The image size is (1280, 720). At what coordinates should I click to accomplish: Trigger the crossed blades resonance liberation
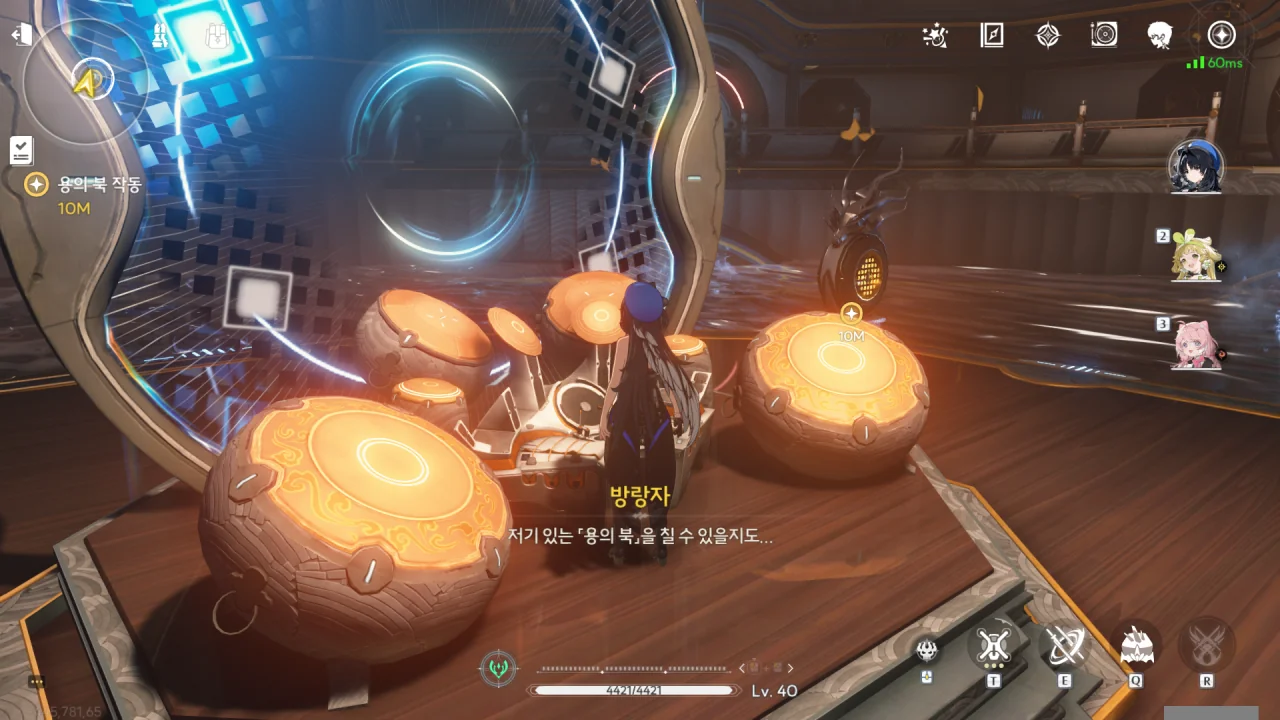1206,646
